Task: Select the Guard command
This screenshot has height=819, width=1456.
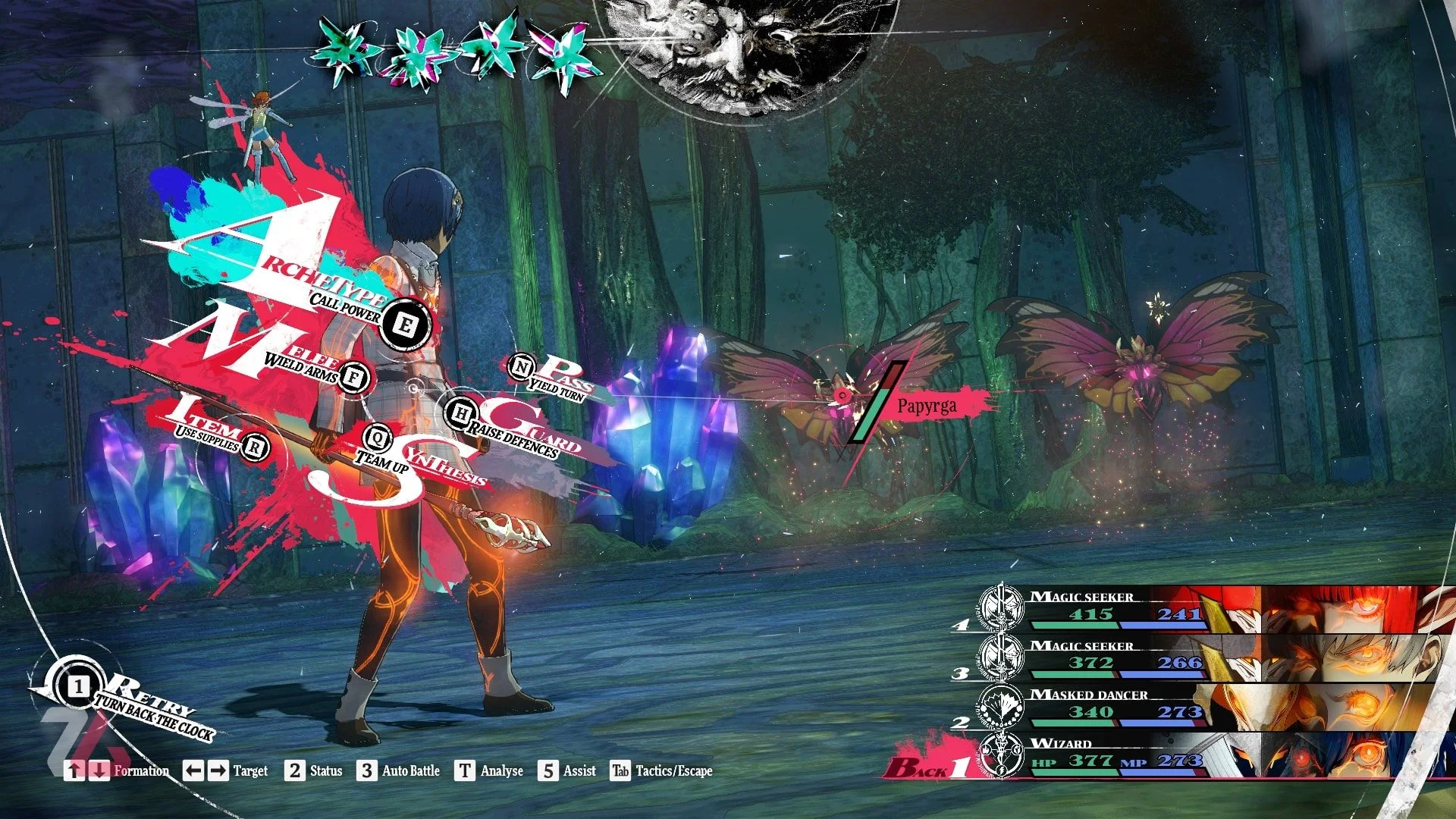Action: [x=460, y=414]
